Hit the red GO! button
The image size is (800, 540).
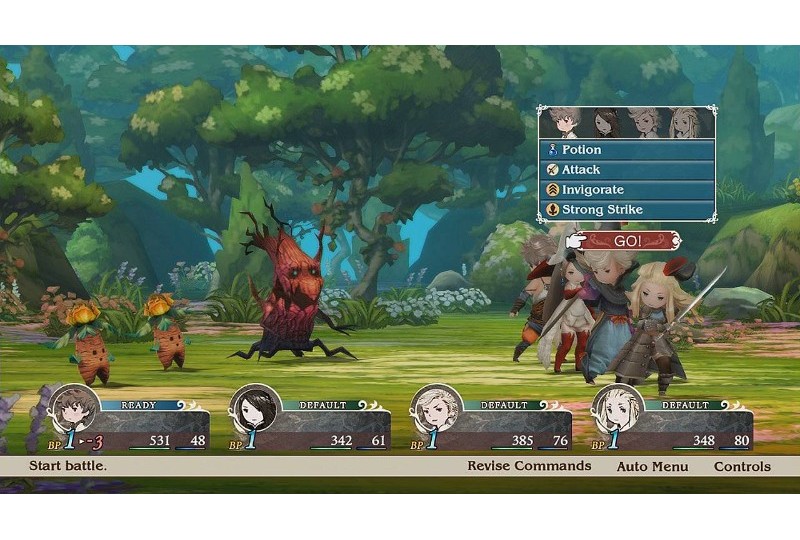[x=630, y=241]
